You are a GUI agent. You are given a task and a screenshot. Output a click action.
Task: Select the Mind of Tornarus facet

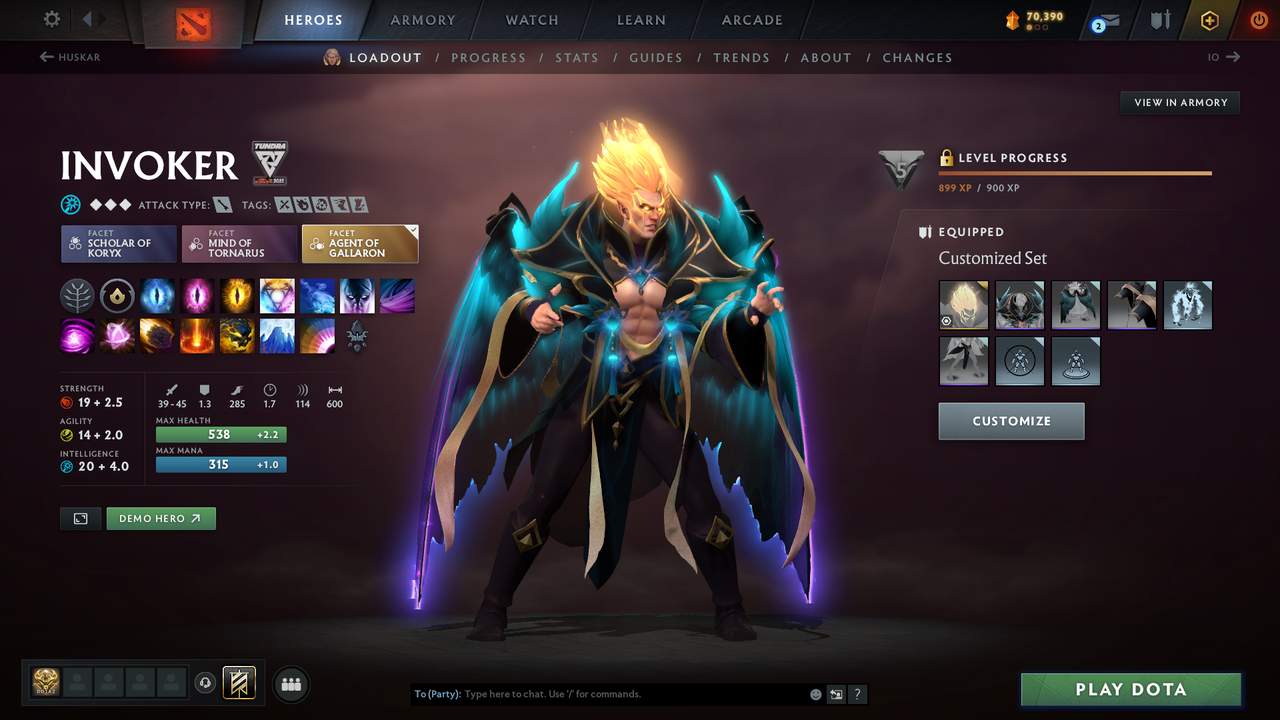[x=239, y=243]
